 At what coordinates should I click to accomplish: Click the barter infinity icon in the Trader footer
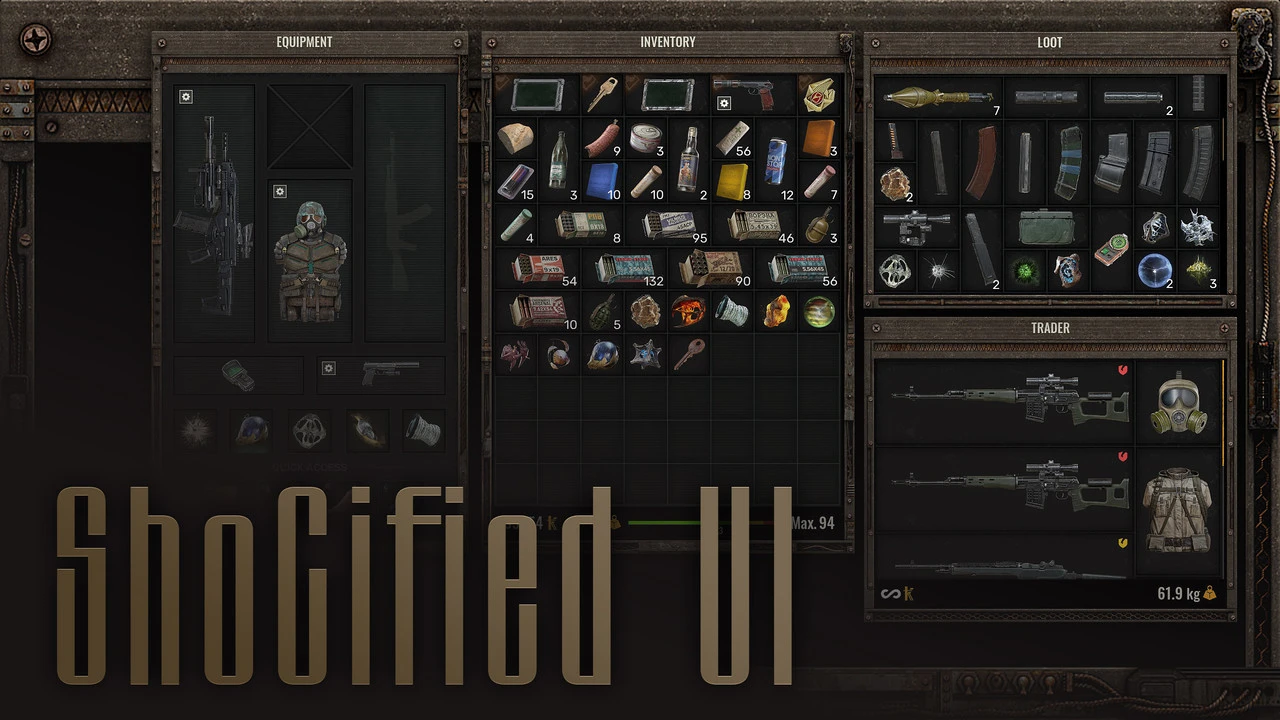(891, 593)
